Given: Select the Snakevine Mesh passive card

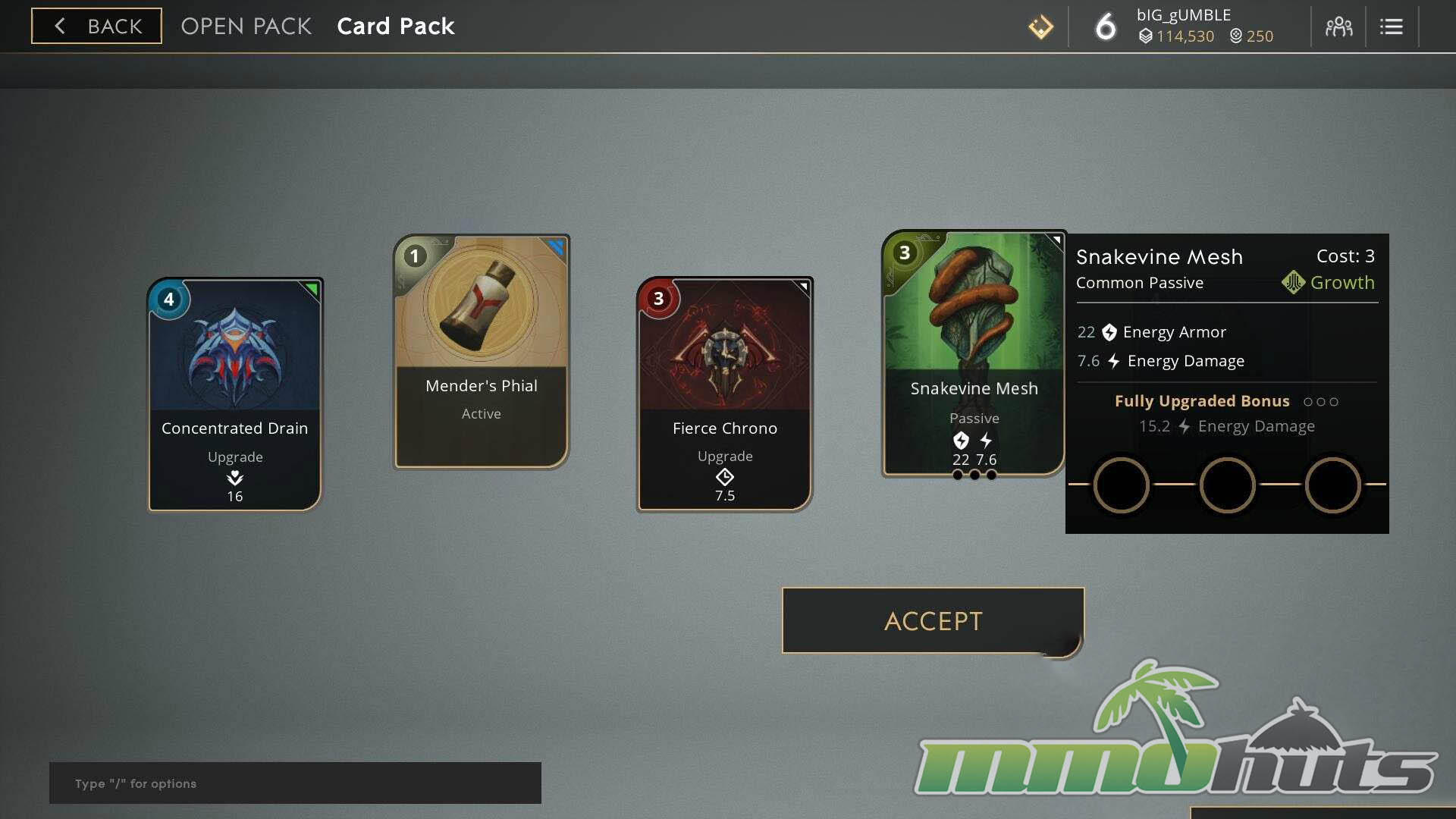Looking at the screenshot, I should pyautogui.click(x=974, y=353).
